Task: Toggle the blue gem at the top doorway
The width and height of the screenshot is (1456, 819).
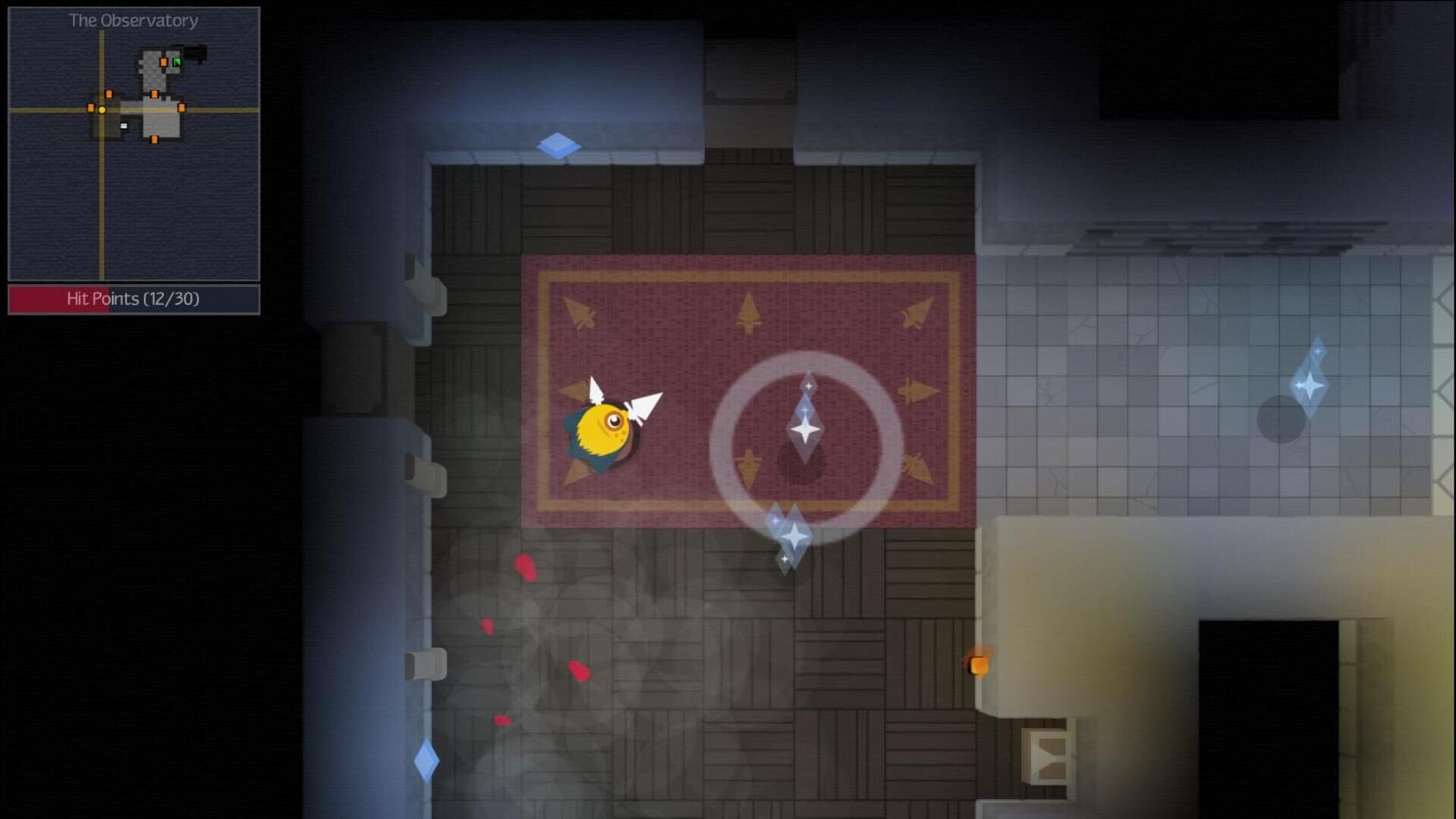Action: [x=558, y=146]
